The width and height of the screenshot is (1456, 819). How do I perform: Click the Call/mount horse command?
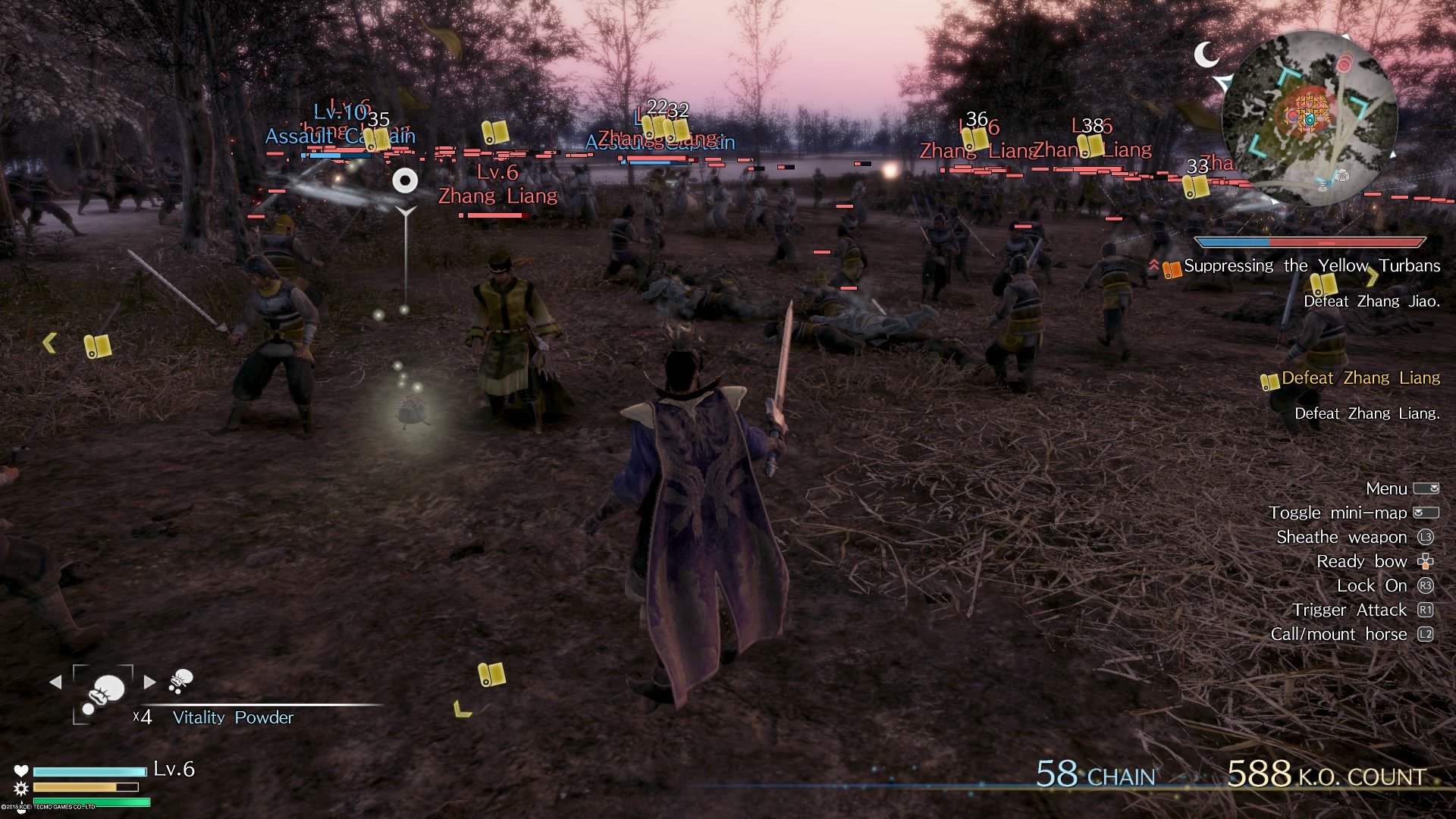[x=1341, y=633]
